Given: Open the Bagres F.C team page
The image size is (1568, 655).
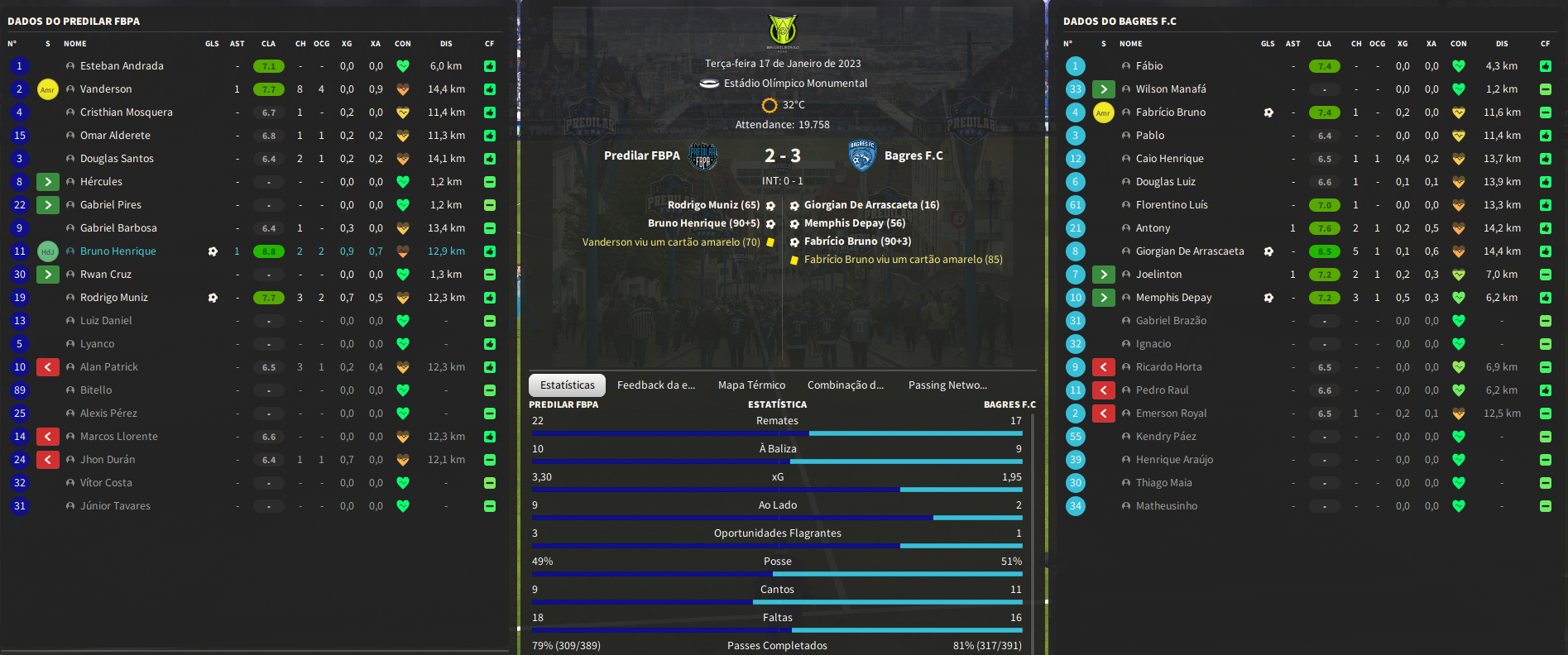Looking at the screenshot, I should click(x=913, y=155).
